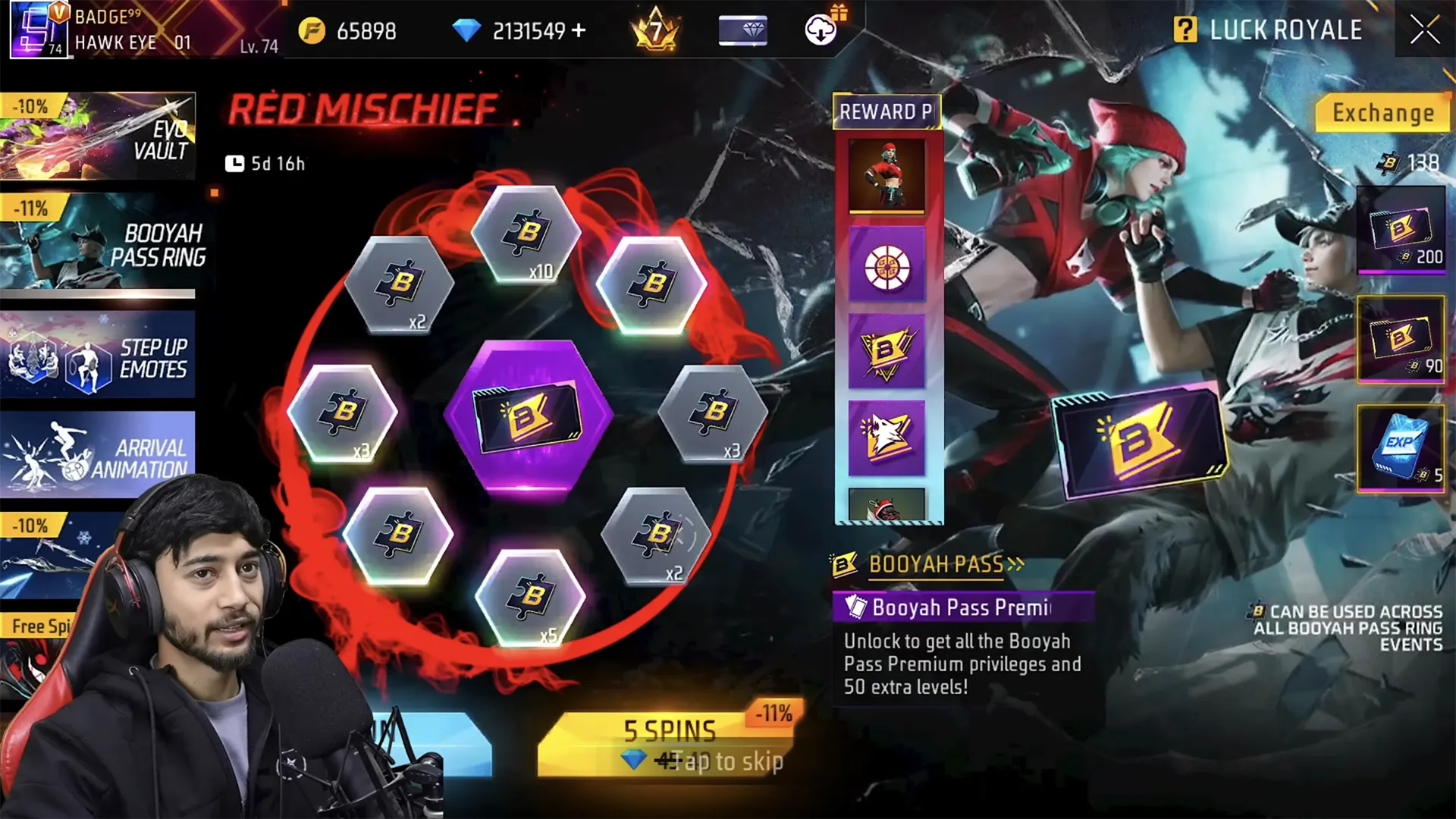The width and height of the screenshot is (1456, 819).
Task: Open the gold F coin balance icon
Action: tap(310, 31)
